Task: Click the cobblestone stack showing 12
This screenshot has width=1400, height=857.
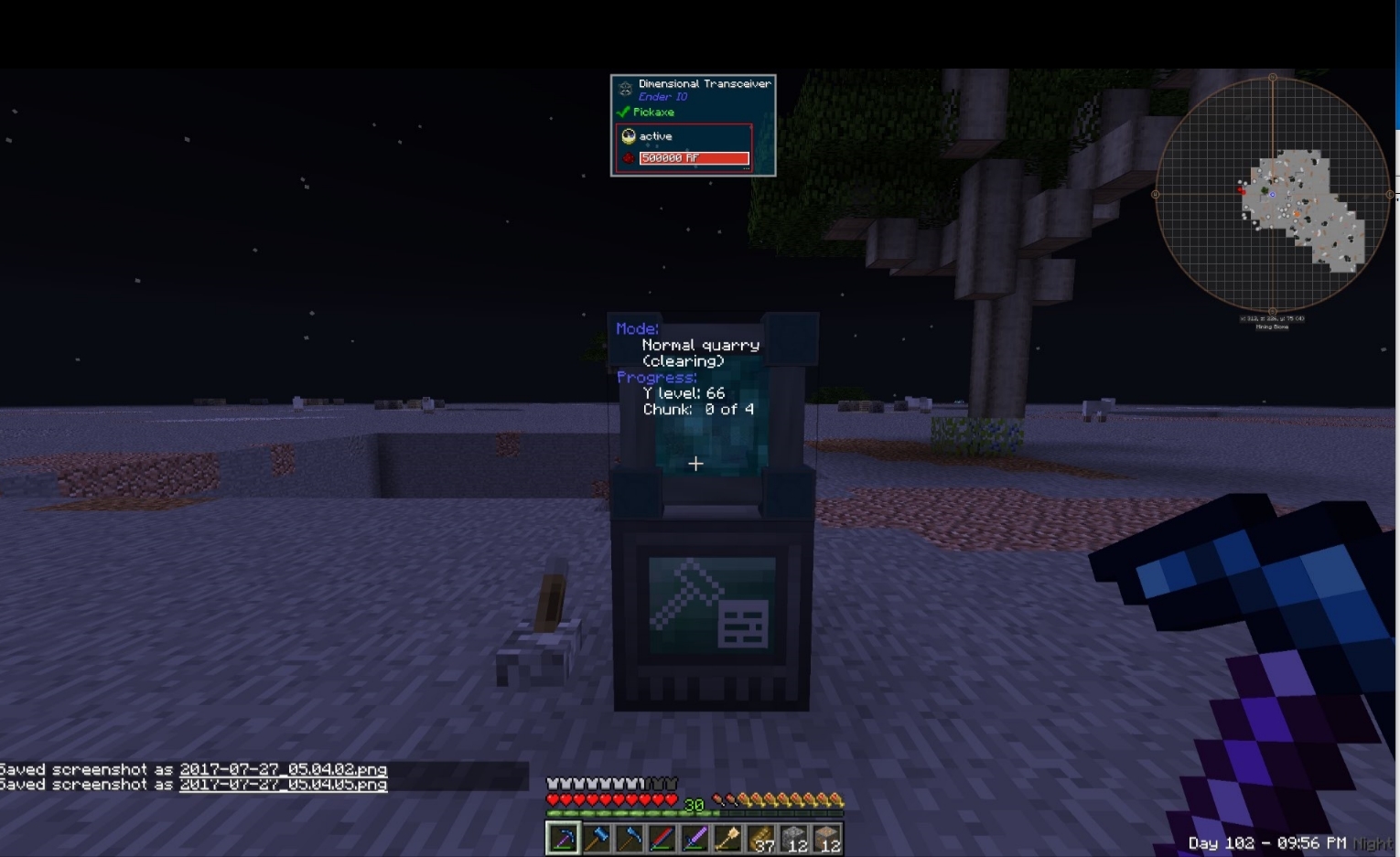Action: (x=792, y=837)
